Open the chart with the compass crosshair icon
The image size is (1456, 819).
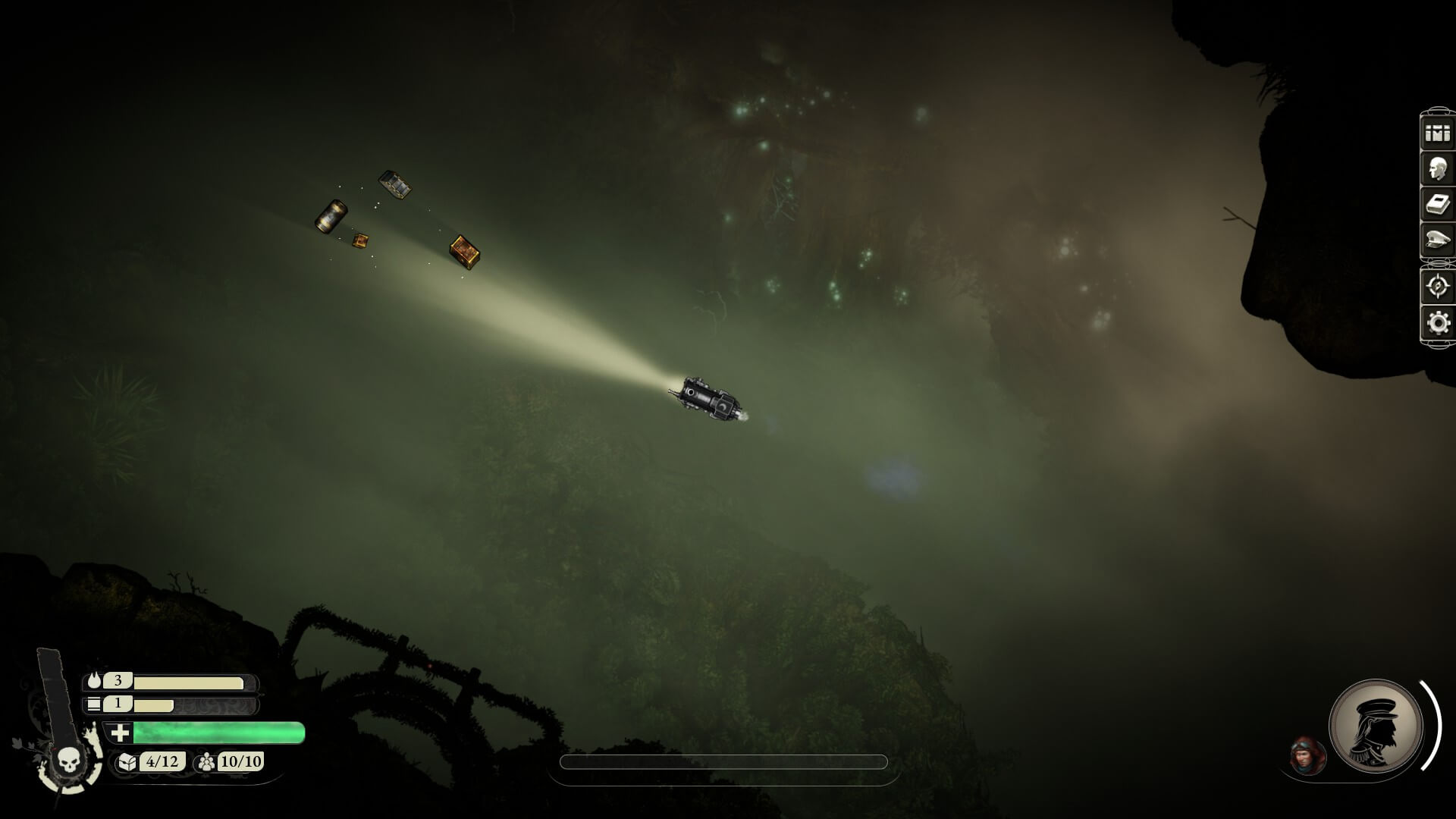pos(1437,286)
